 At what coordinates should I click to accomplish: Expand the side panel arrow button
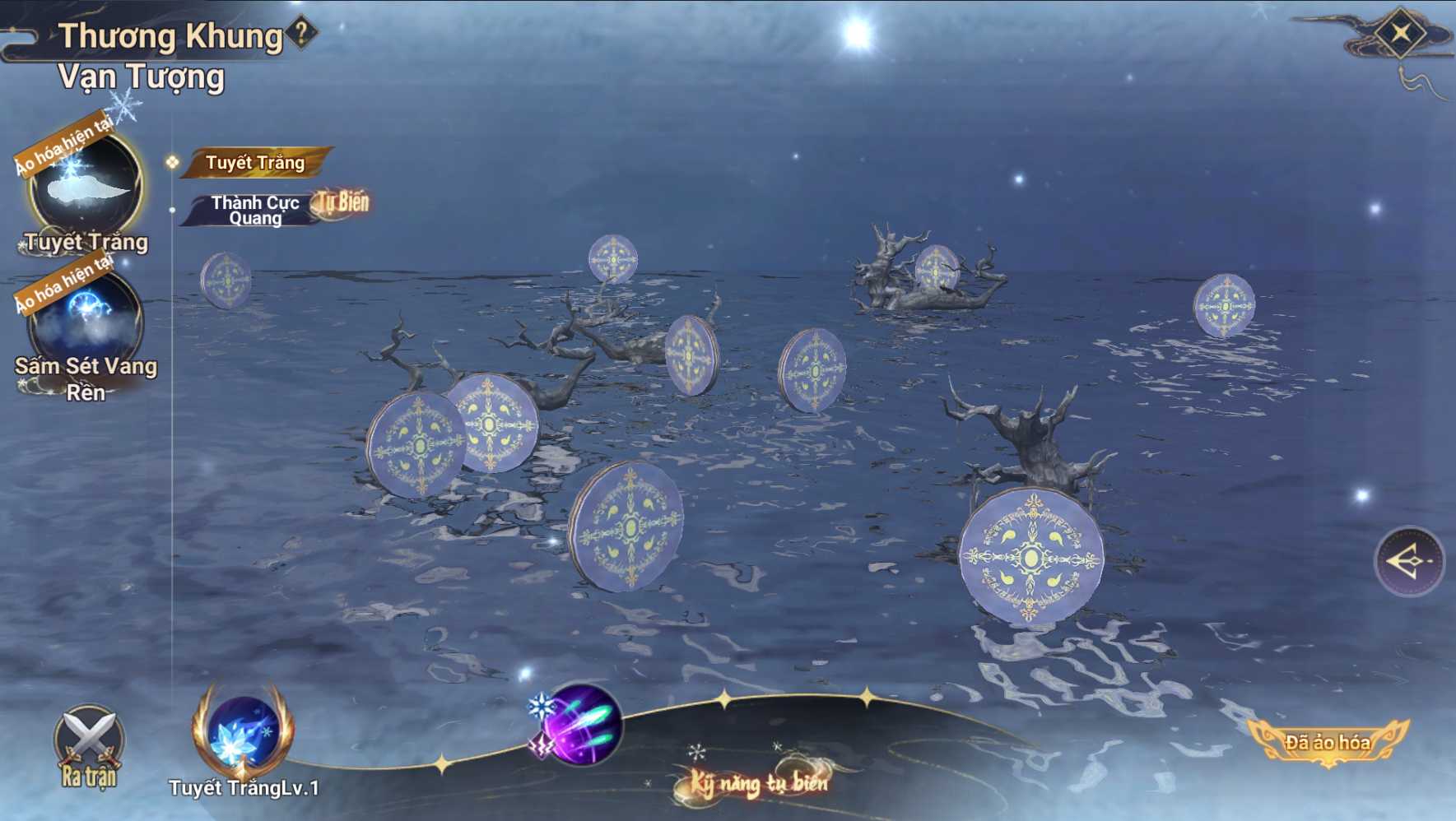[x=1409, y=561]
